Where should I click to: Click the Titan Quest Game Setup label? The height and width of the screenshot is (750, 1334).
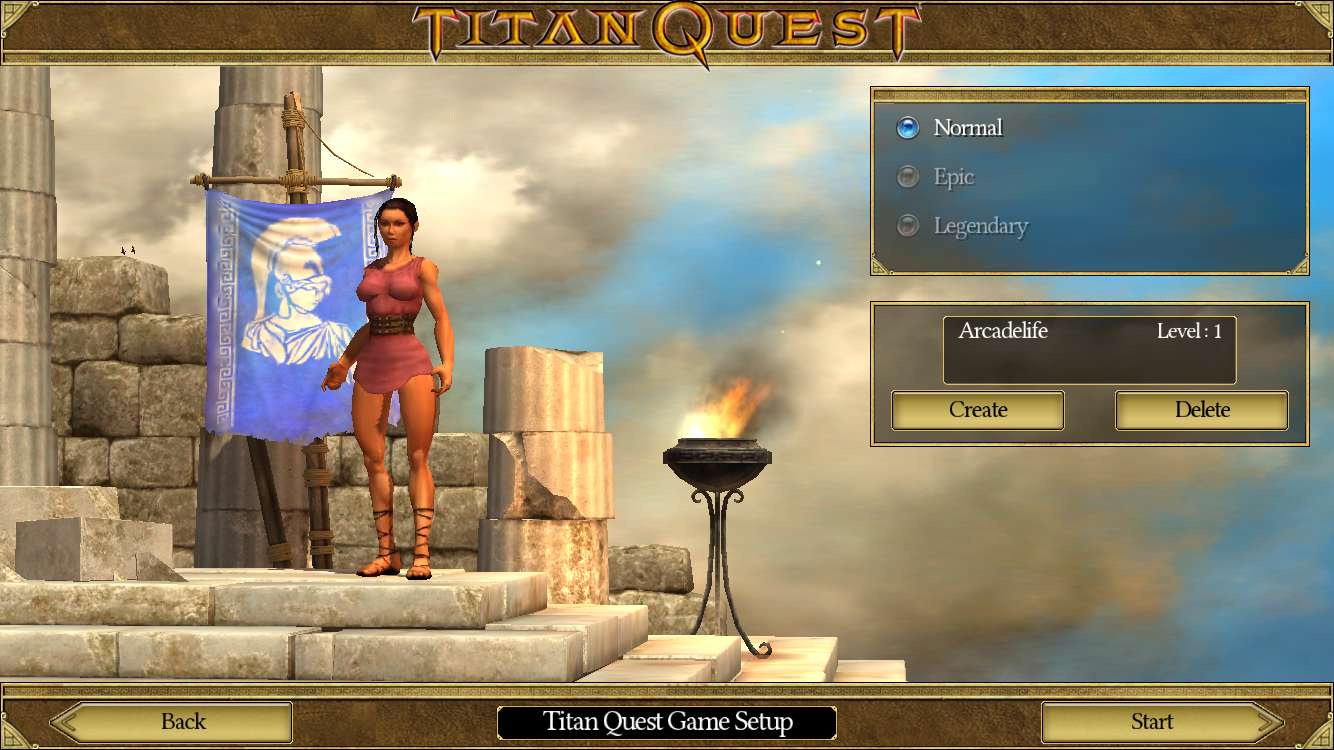pyautogui.click(x=666, y=721)
